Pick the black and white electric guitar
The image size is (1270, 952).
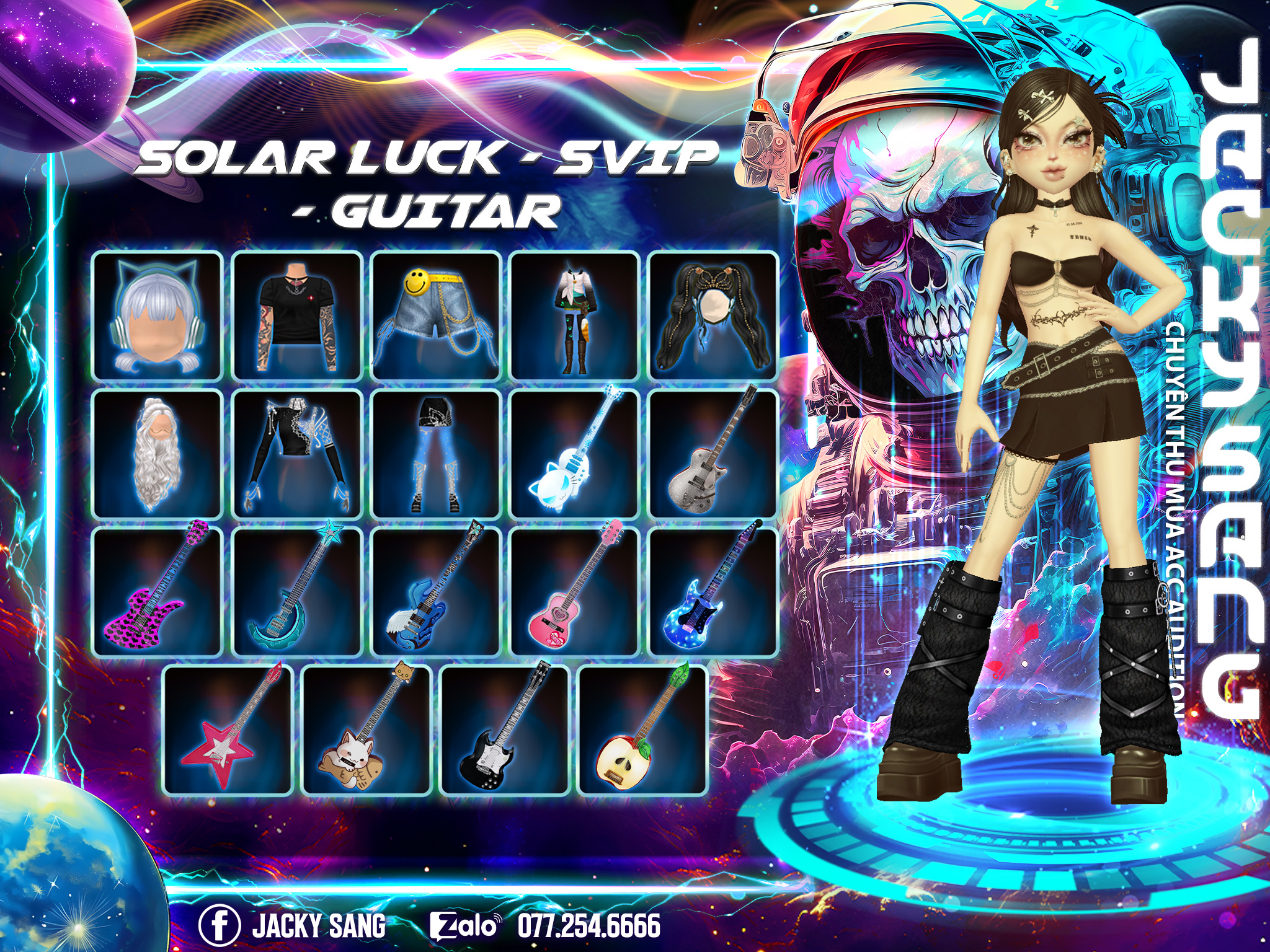coord(505,729)
